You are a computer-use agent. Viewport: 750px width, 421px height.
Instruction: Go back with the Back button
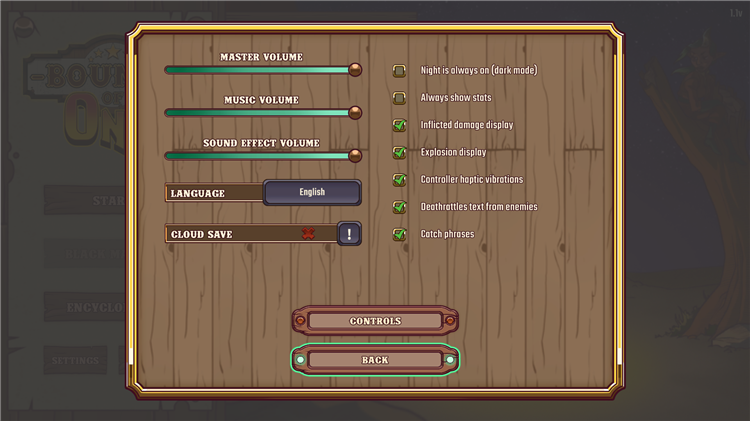[x=375, y=360]
